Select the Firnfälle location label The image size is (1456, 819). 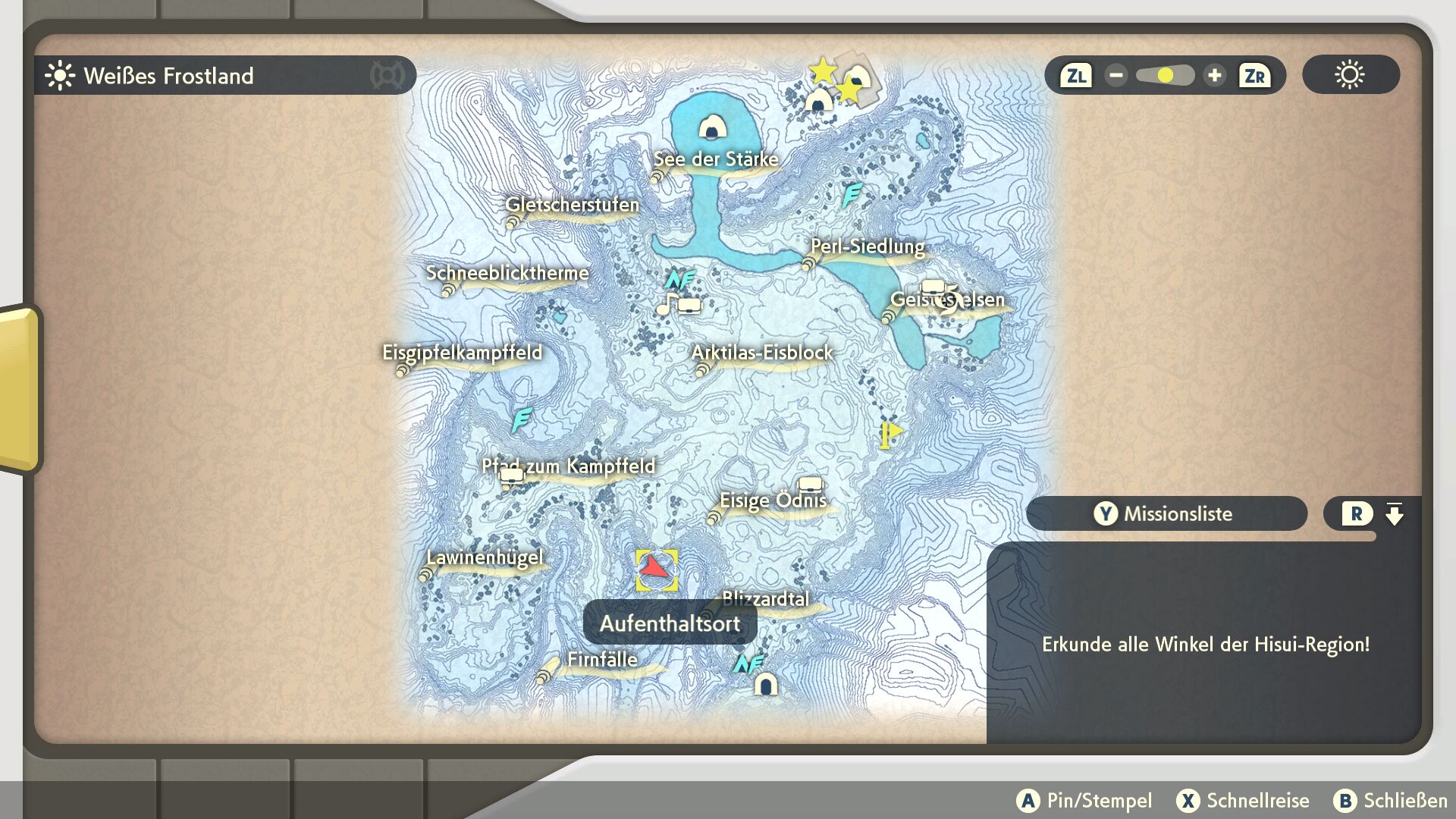pos(602,660)
